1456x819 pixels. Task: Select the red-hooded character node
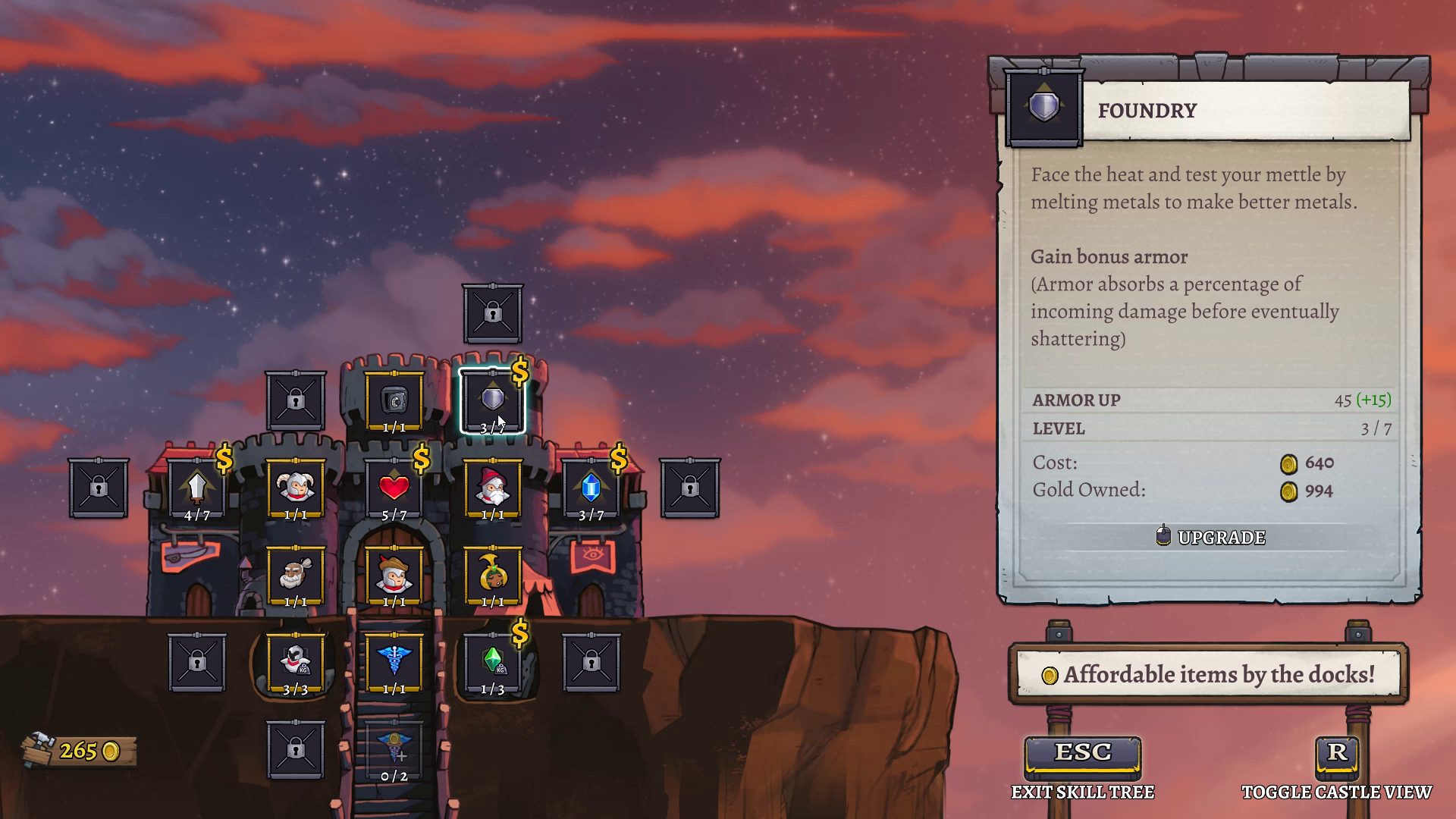394,576
